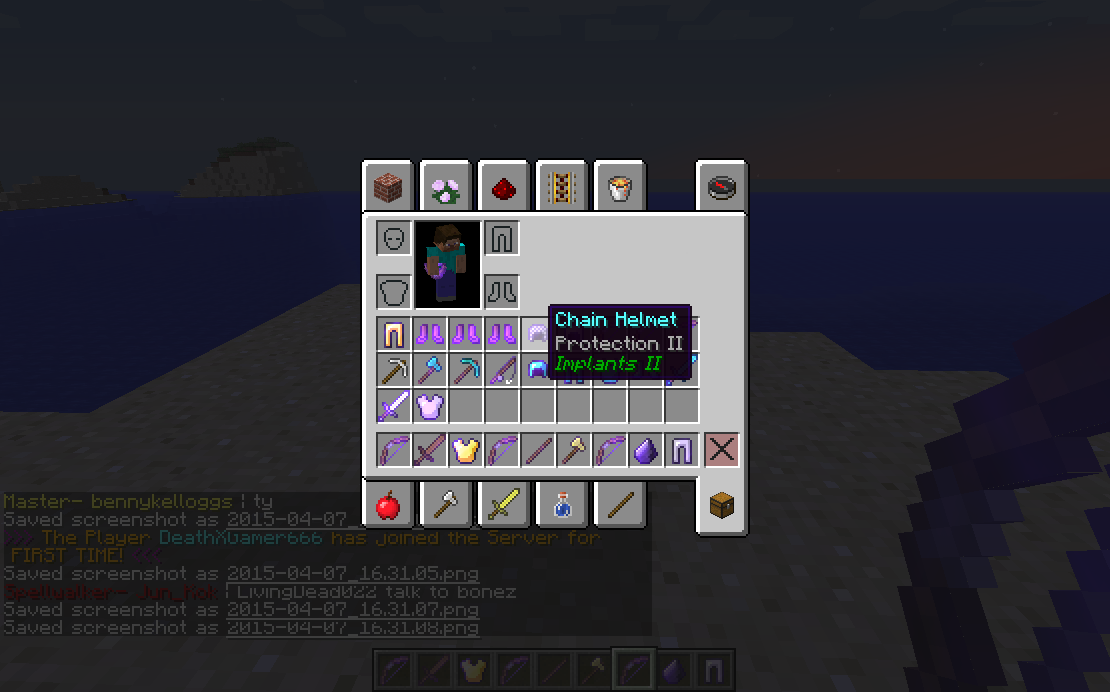Open the Building Blocks brick tab
The width and height of the screenshot is (1110, 692).
[388, 186]
